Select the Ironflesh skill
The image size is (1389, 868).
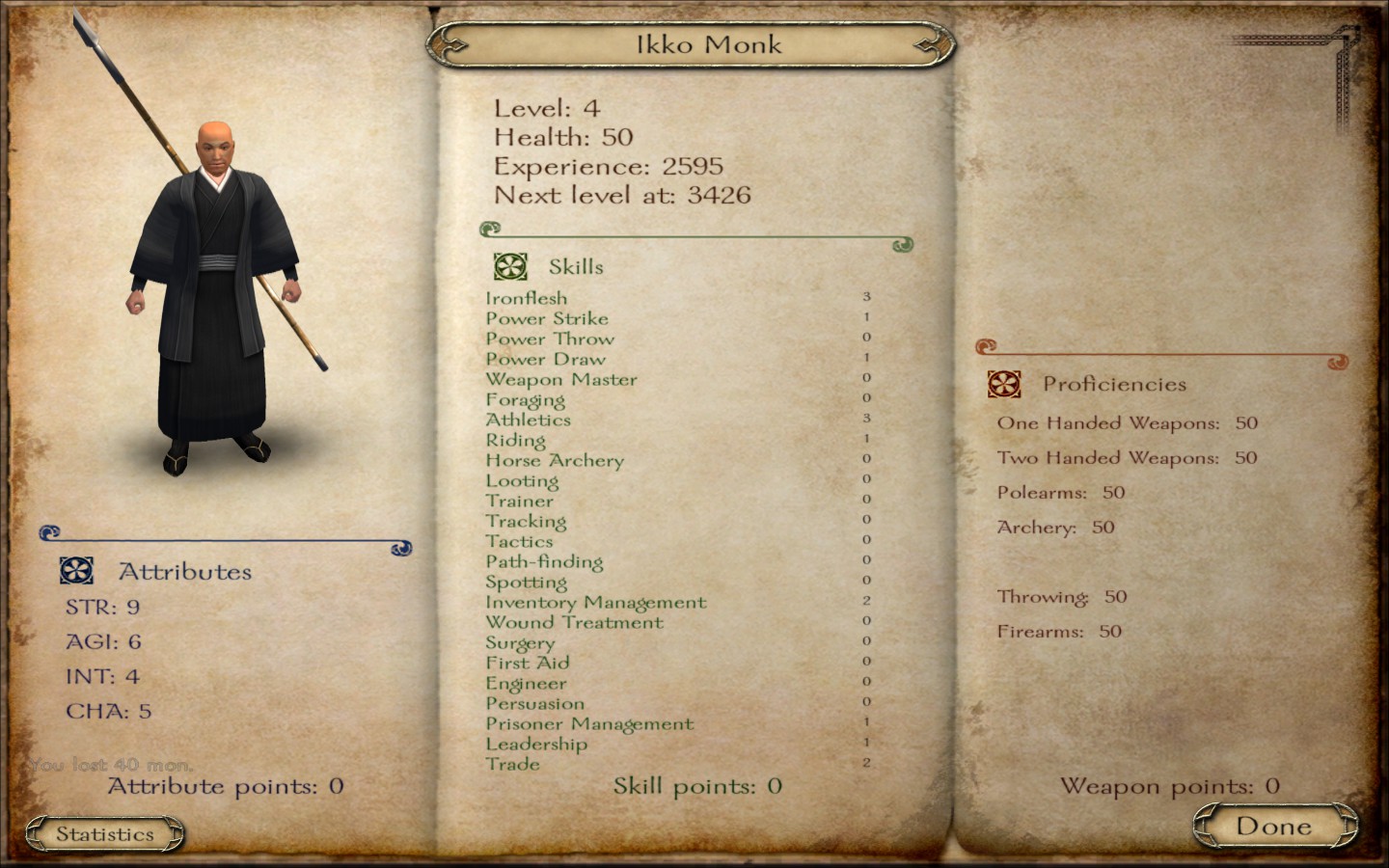click(x=527, y=298)
